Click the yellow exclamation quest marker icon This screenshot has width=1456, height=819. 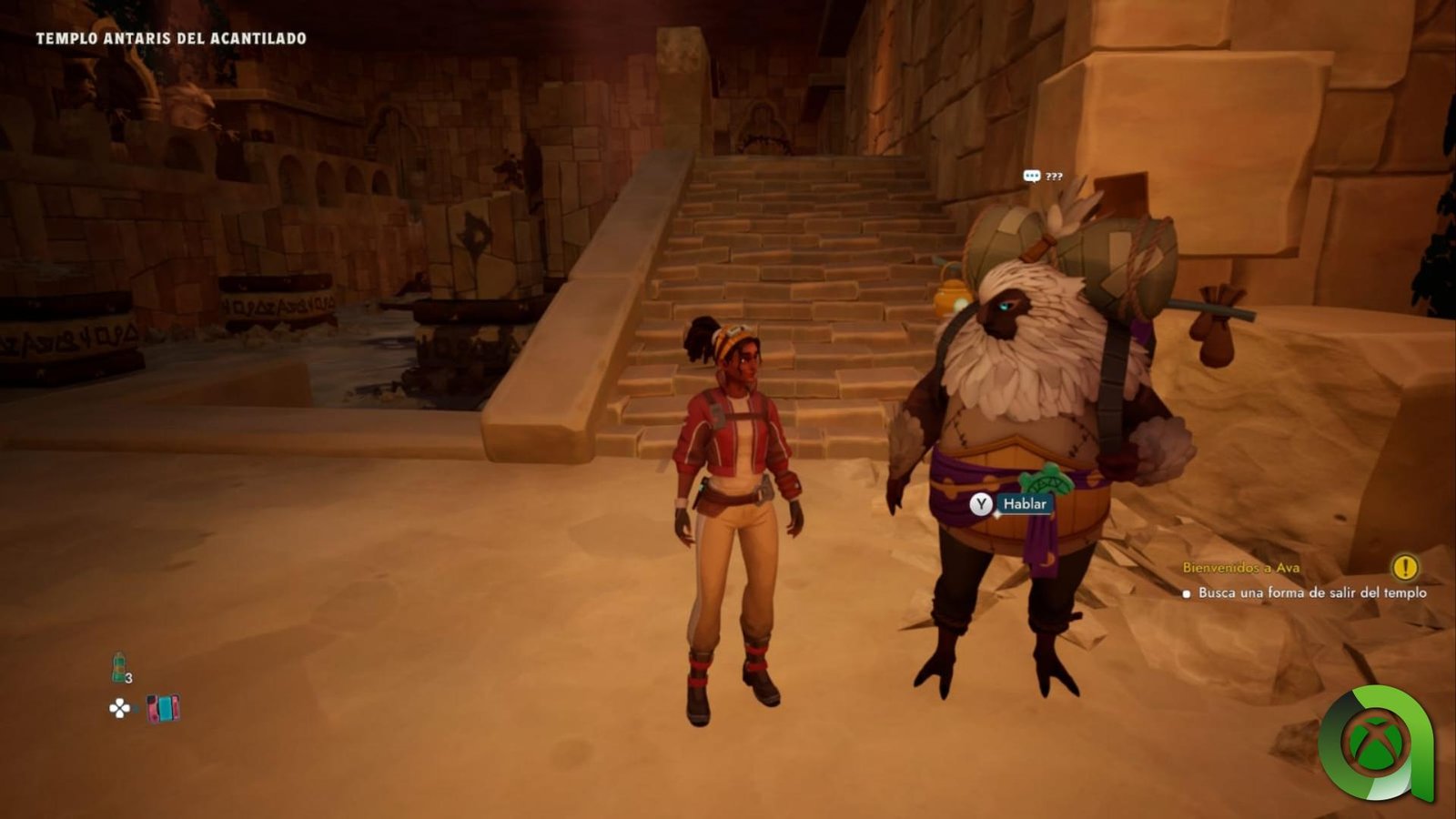coord(1405,568)
